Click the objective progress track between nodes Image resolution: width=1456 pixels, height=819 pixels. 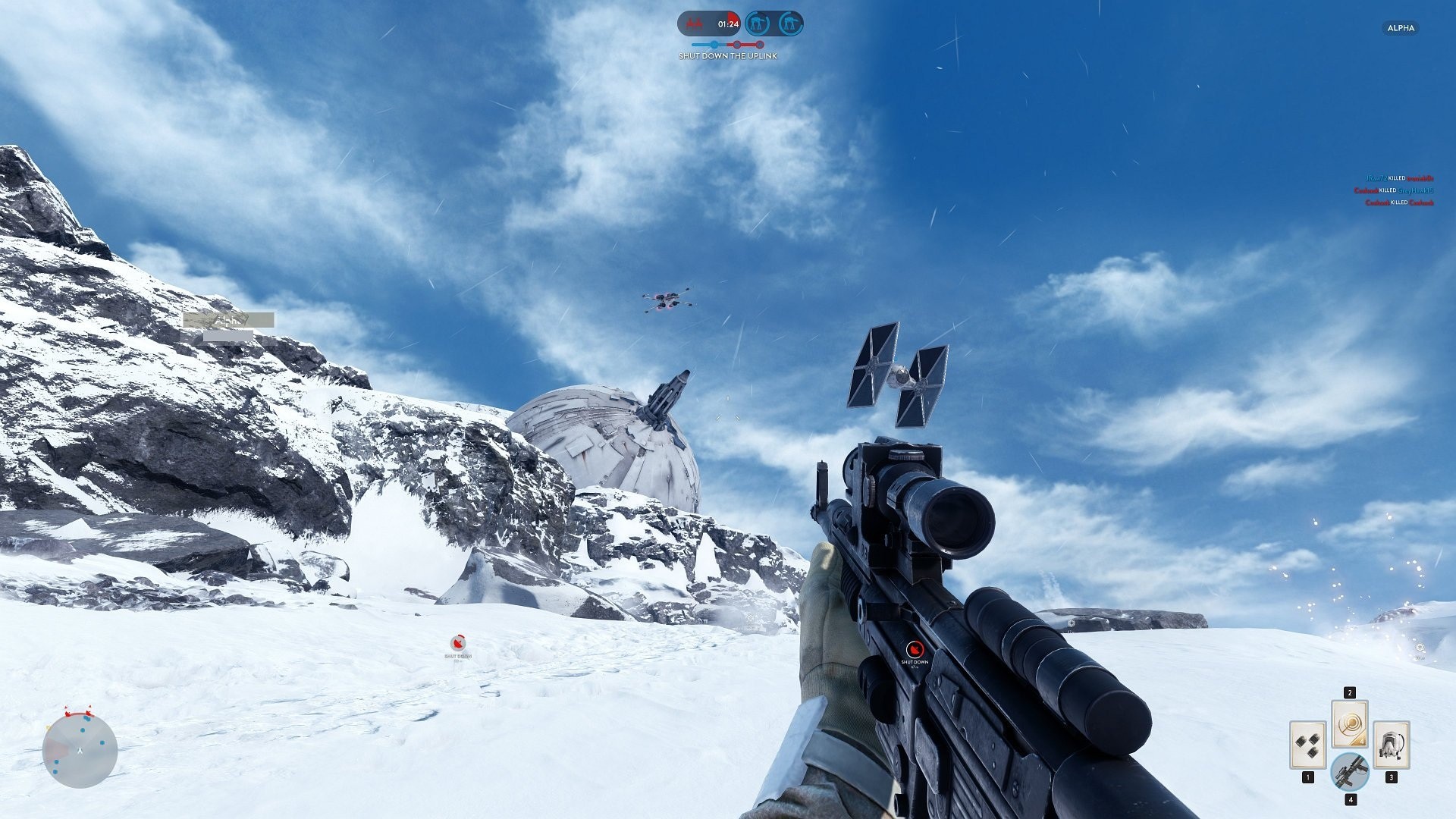point(748,44)
